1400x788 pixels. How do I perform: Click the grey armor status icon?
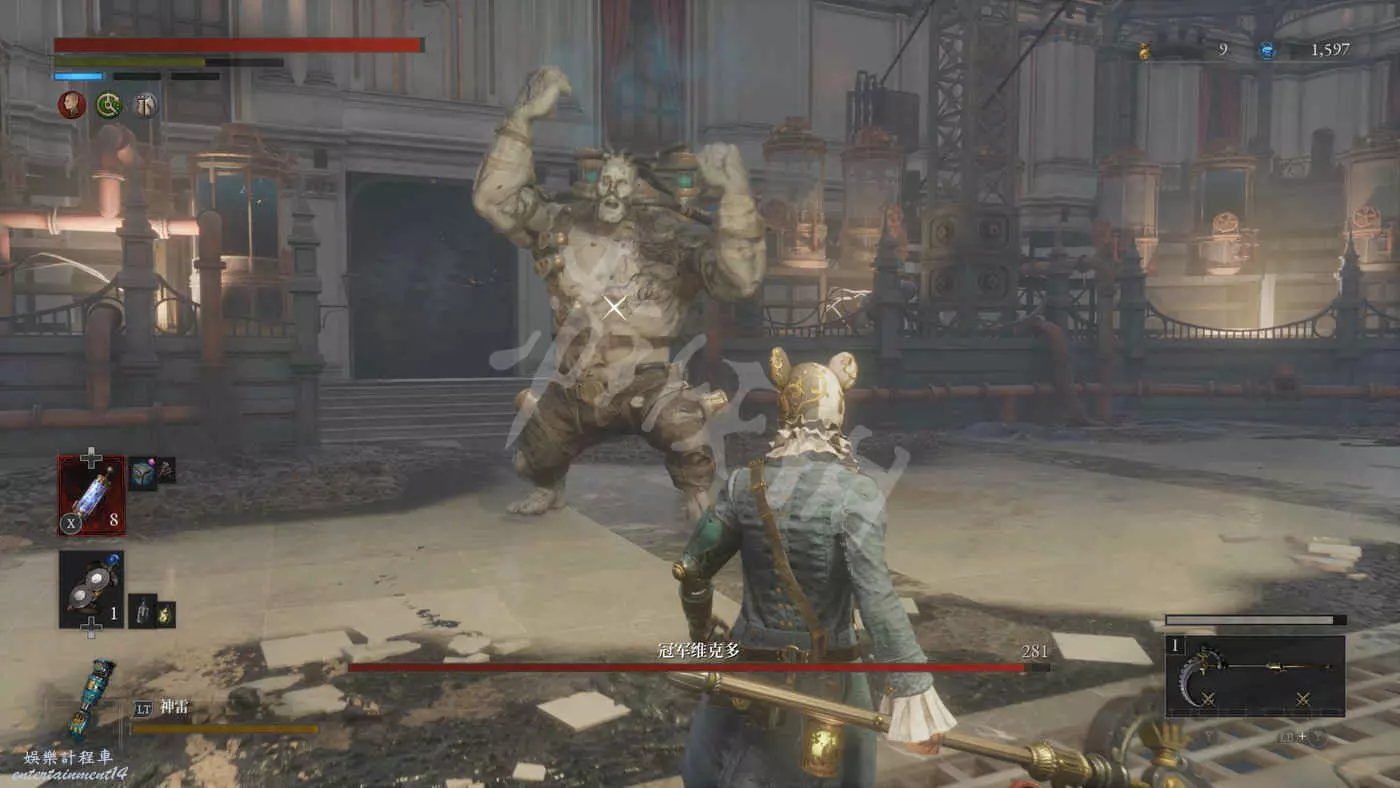(146, 105)
